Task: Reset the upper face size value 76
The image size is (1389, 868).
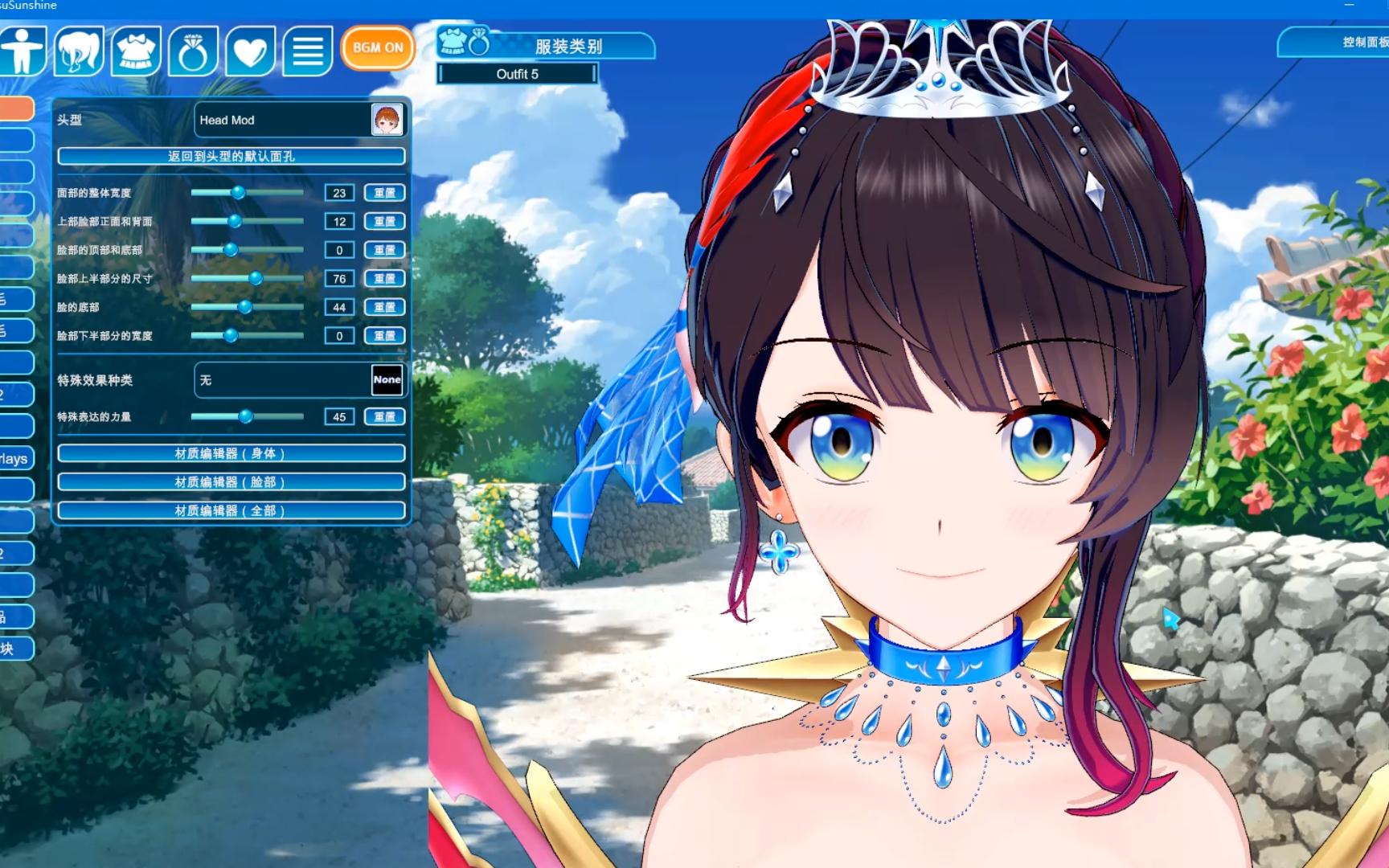Action: click(384, 279)
